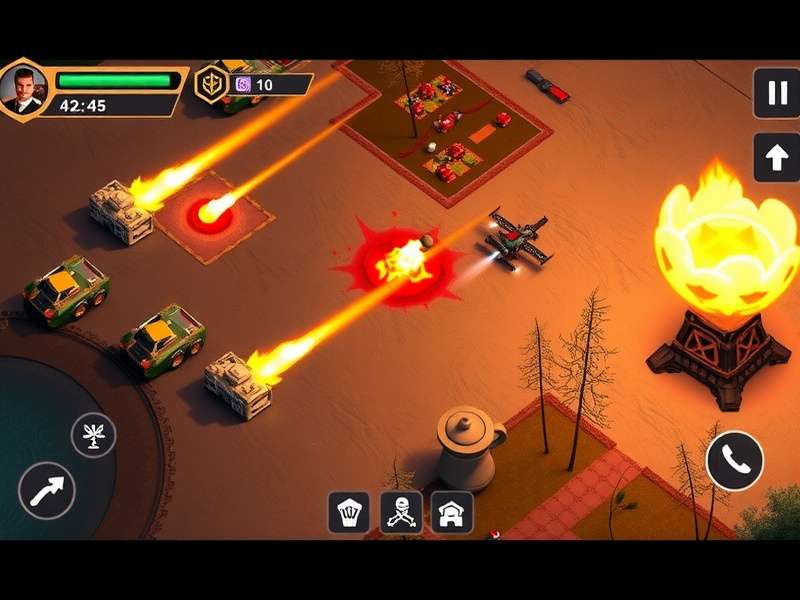Open the gold hexagon emblem badge
The height and width of the screenshot is (600, 800).
click(210, 85)
